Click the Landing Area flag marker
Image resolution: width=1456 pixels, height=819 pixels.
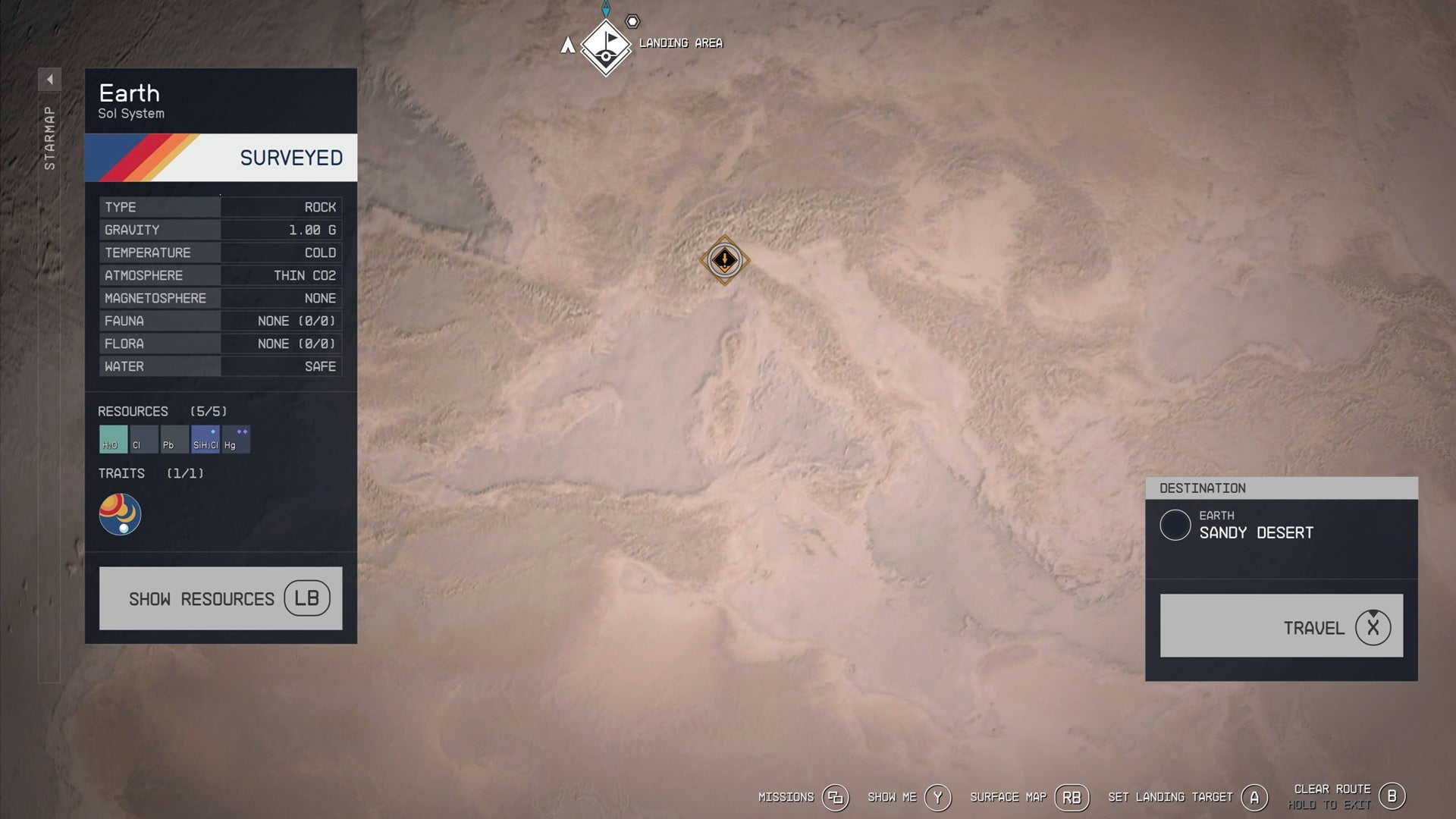[604, 47]
